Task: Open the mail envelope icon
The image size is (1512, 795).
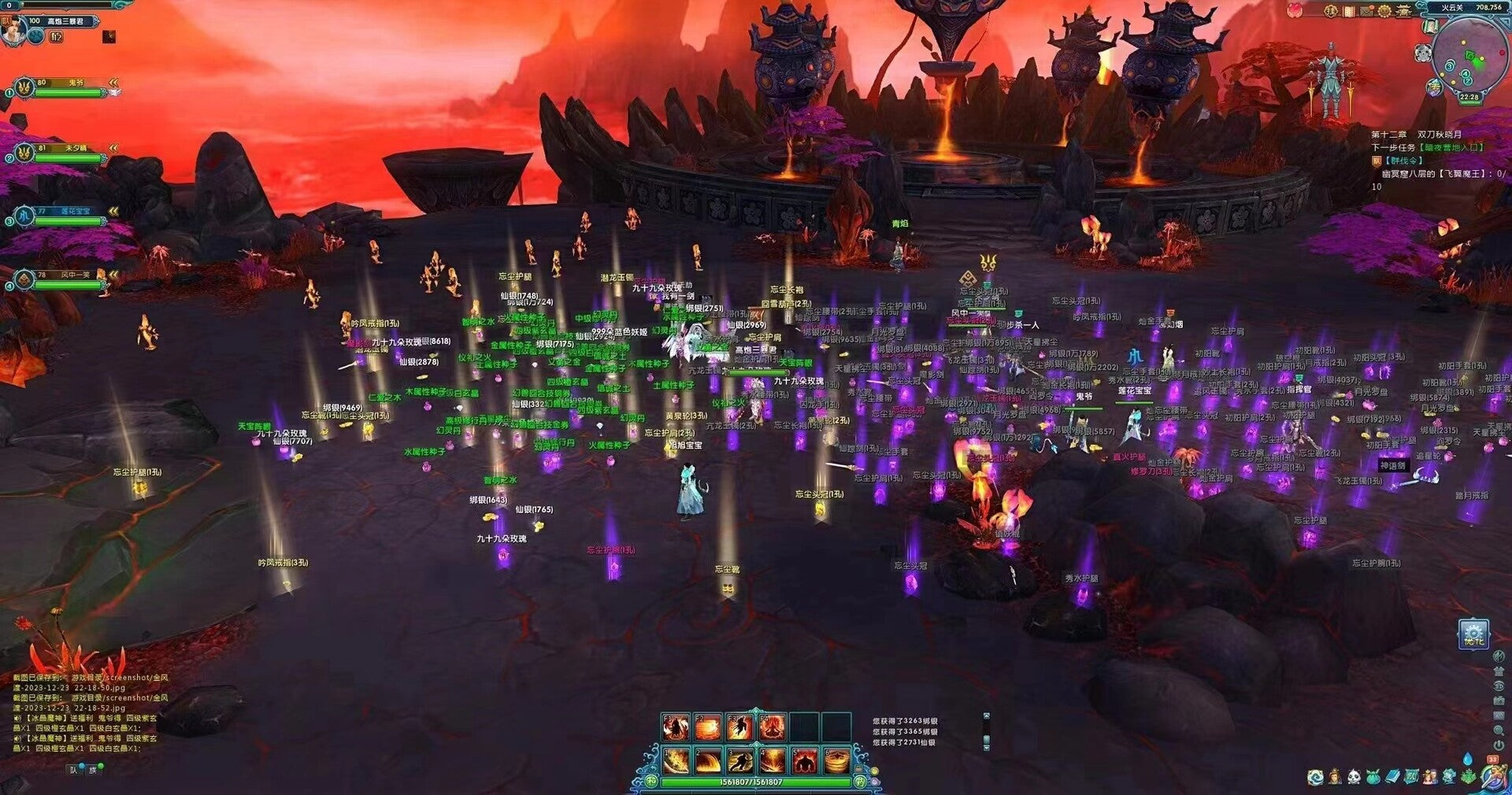Action: pos(1365,11)
